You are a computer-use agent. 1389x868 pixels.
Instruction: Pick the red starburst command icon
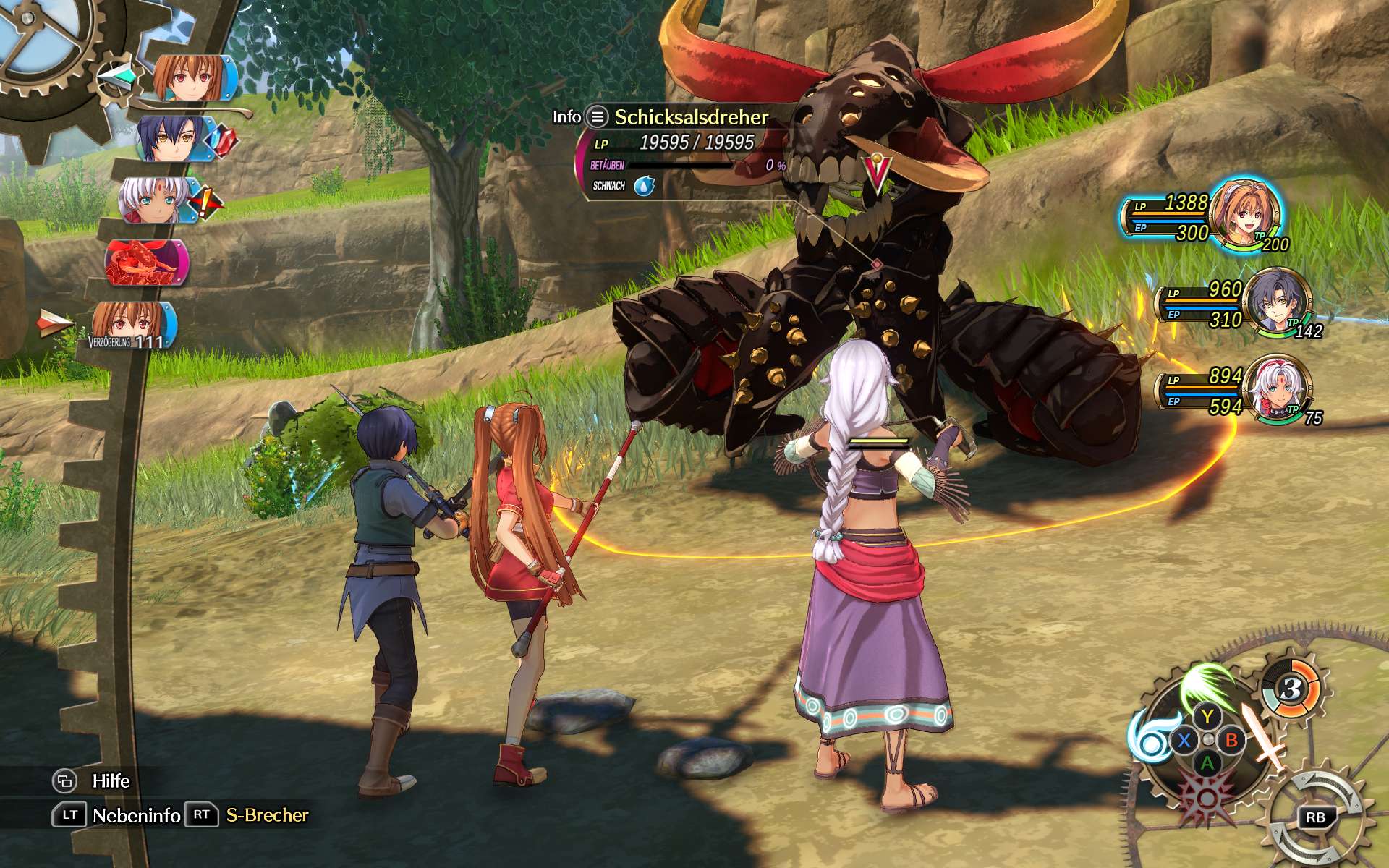[1207, 797]
